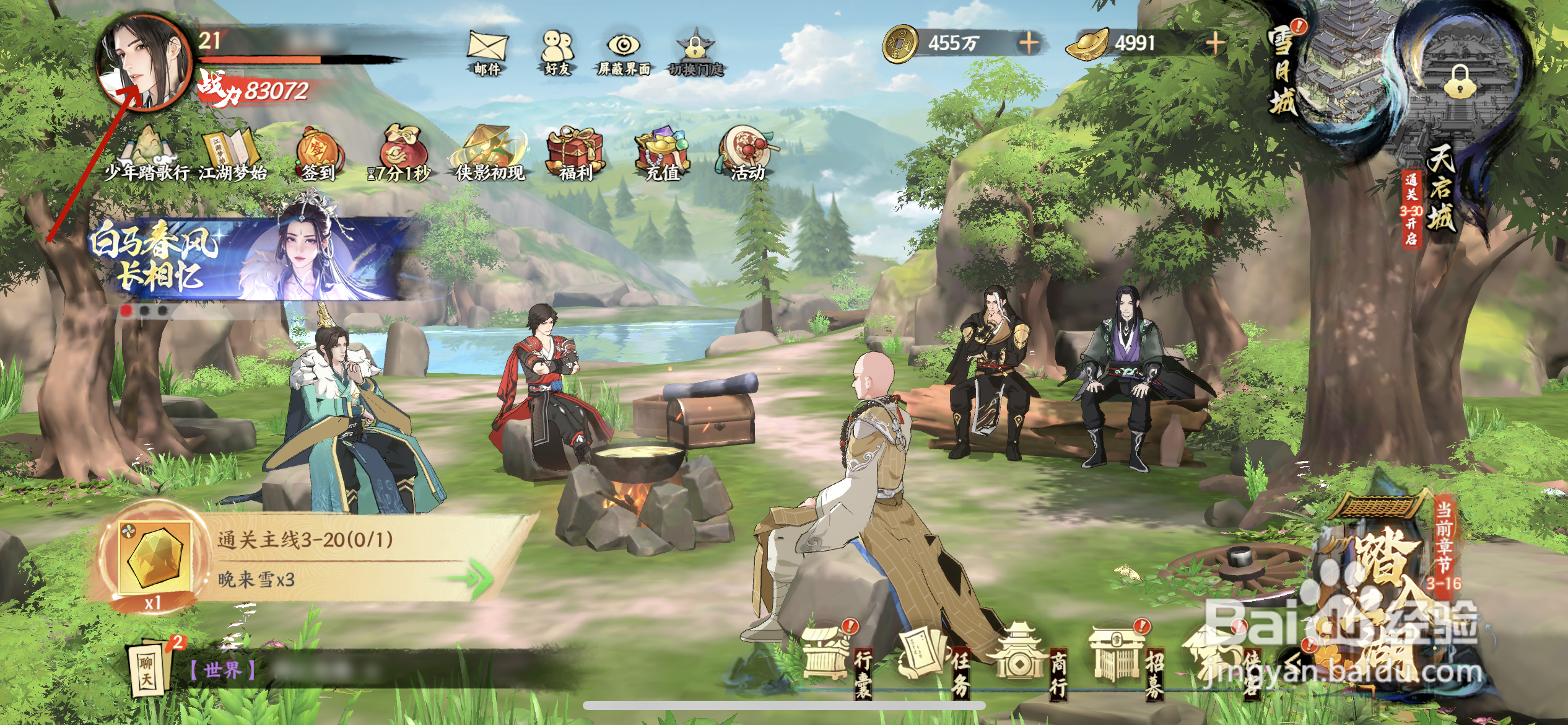Open the 签到 daily sign-in
The width and height of the screenshot is (1568, 725).
coord(319,154)
